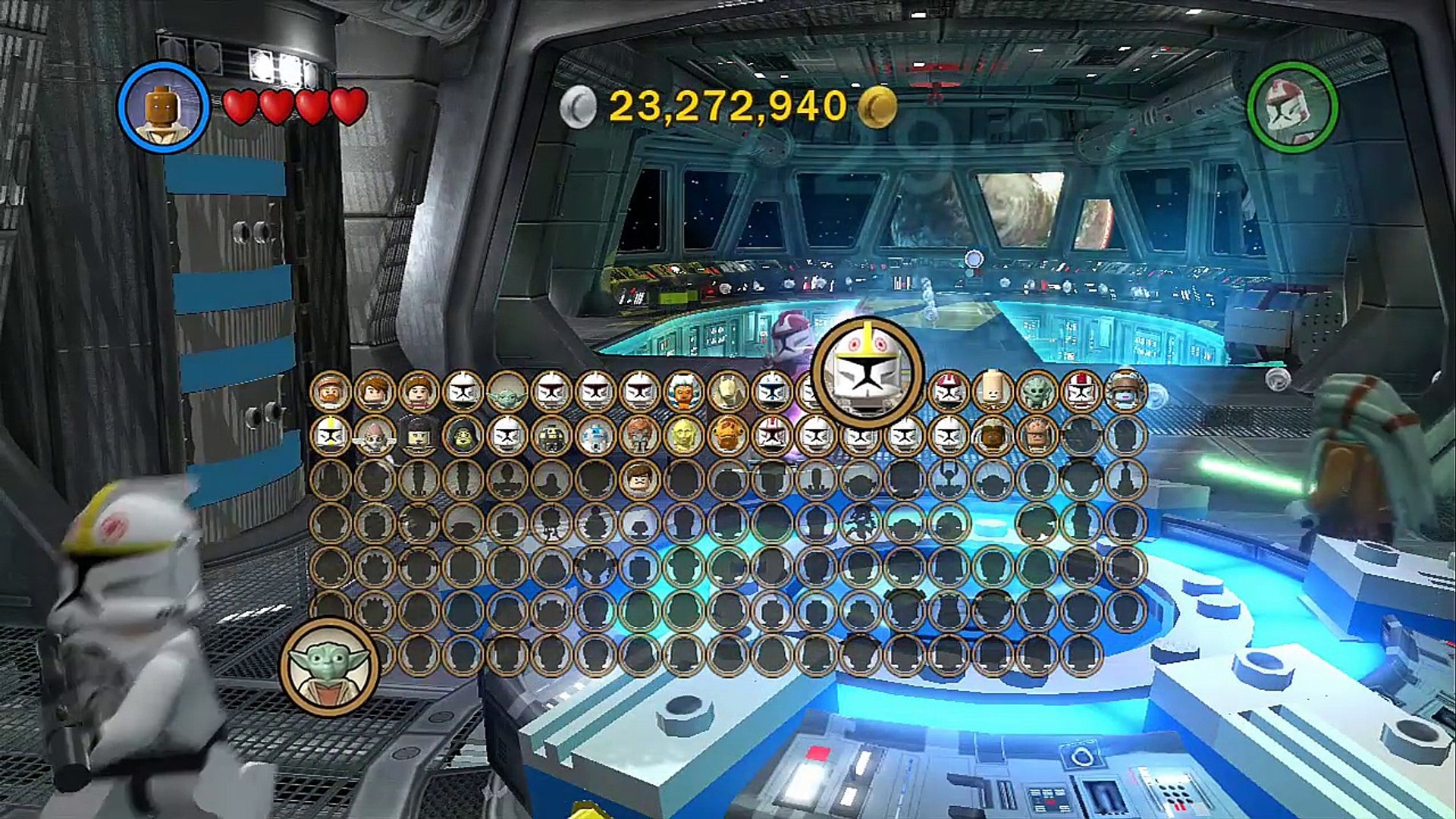Pick the bald pale-headed character
This screenshot has height=819, width=1456.
992,391
